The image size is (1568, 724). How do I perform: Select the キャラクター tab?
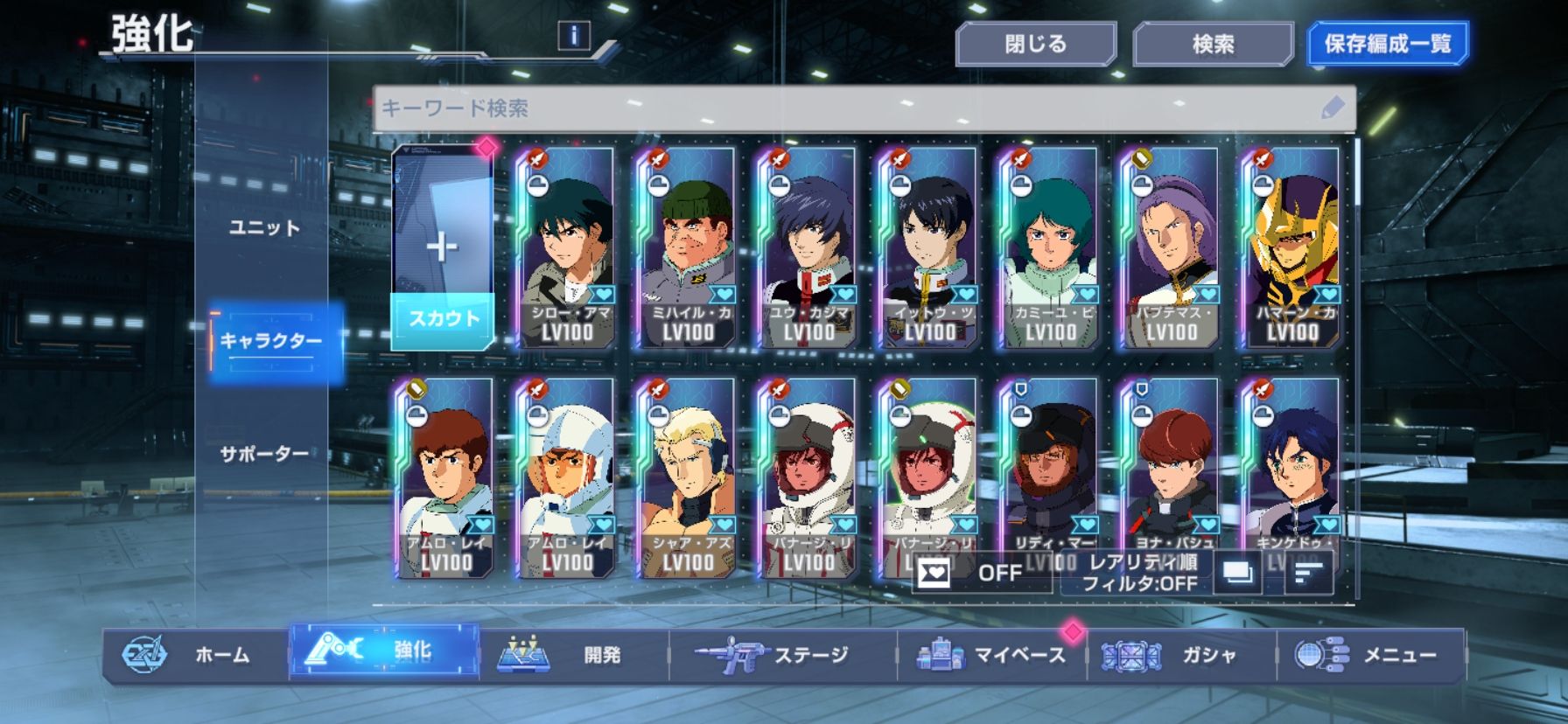[x=270, y=341]
